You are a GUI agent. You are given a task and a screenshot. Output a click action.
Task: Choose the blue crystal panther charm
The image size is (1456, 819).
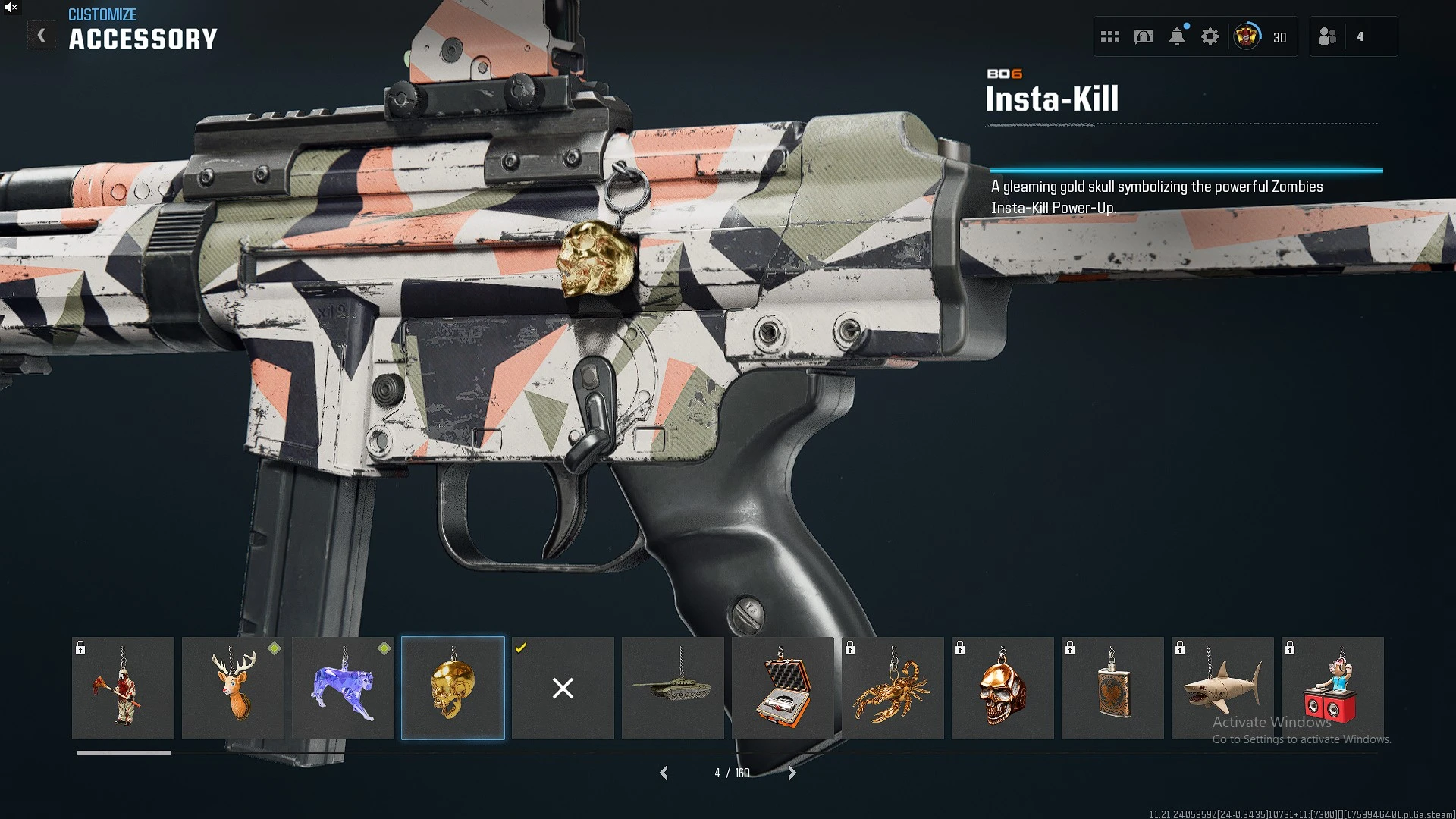point(343,688)
